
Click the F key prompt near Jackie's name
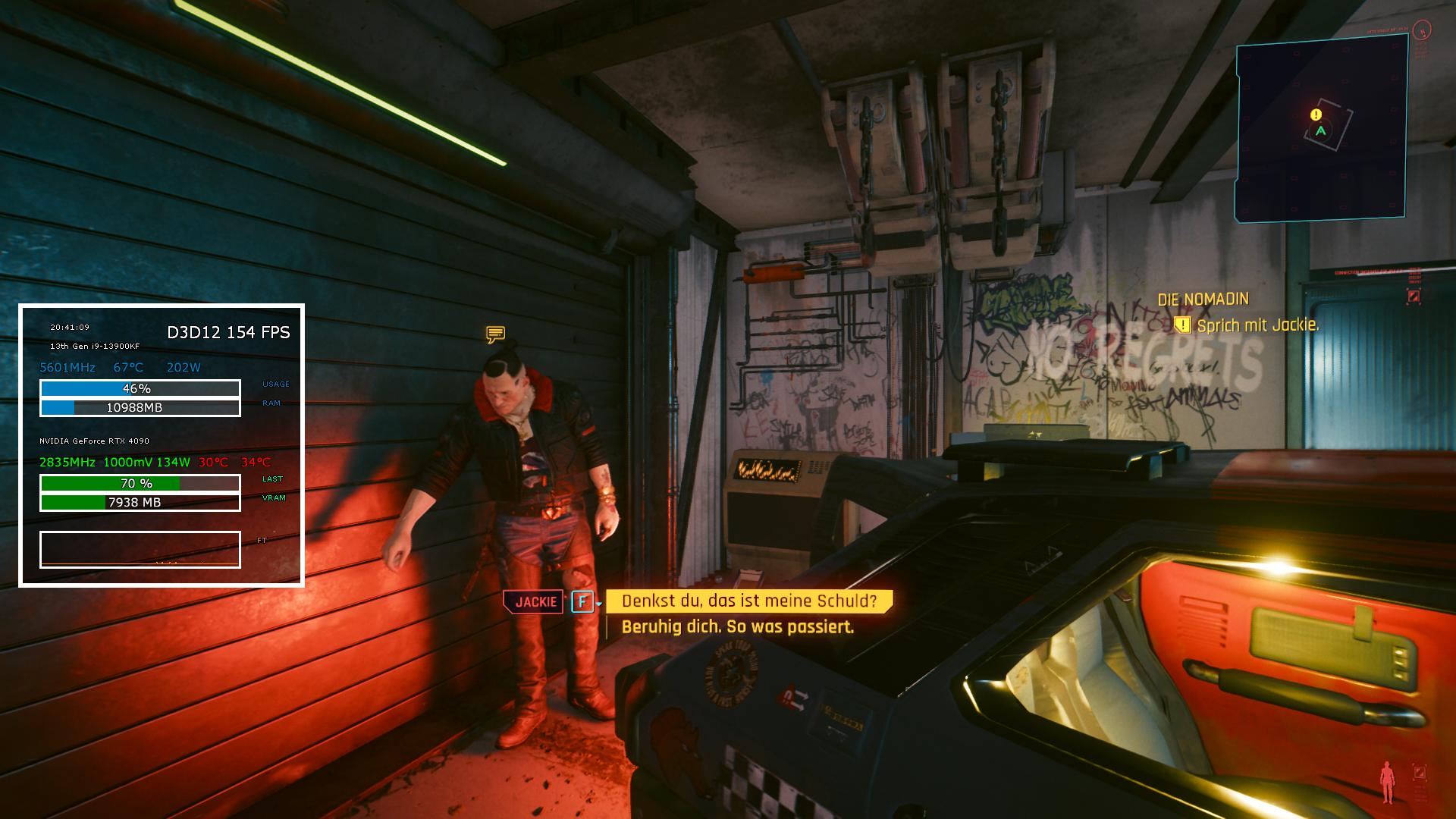click(x=582, y=601)
